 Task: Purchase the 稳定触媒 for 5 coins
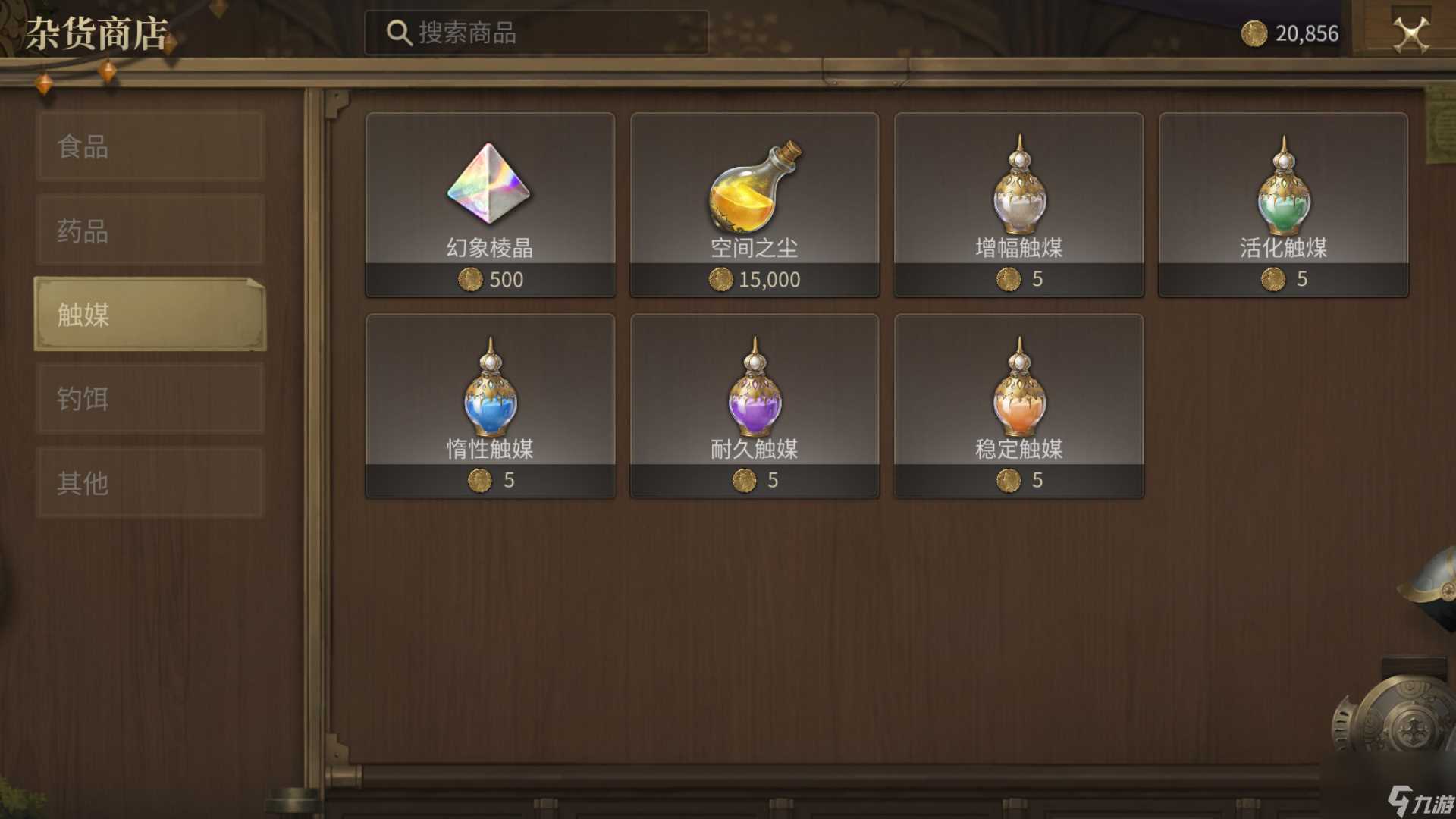1020,480
